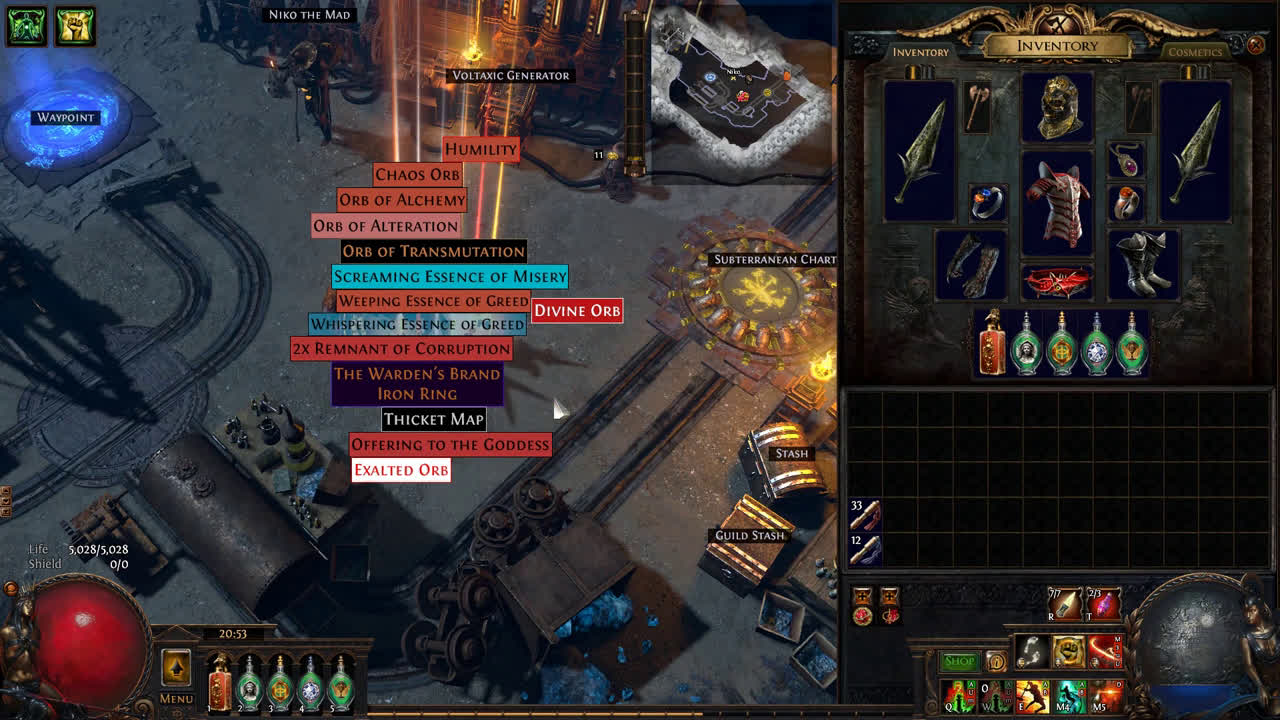Switch to the Cosmetics tab

[x=1195, y=52]
